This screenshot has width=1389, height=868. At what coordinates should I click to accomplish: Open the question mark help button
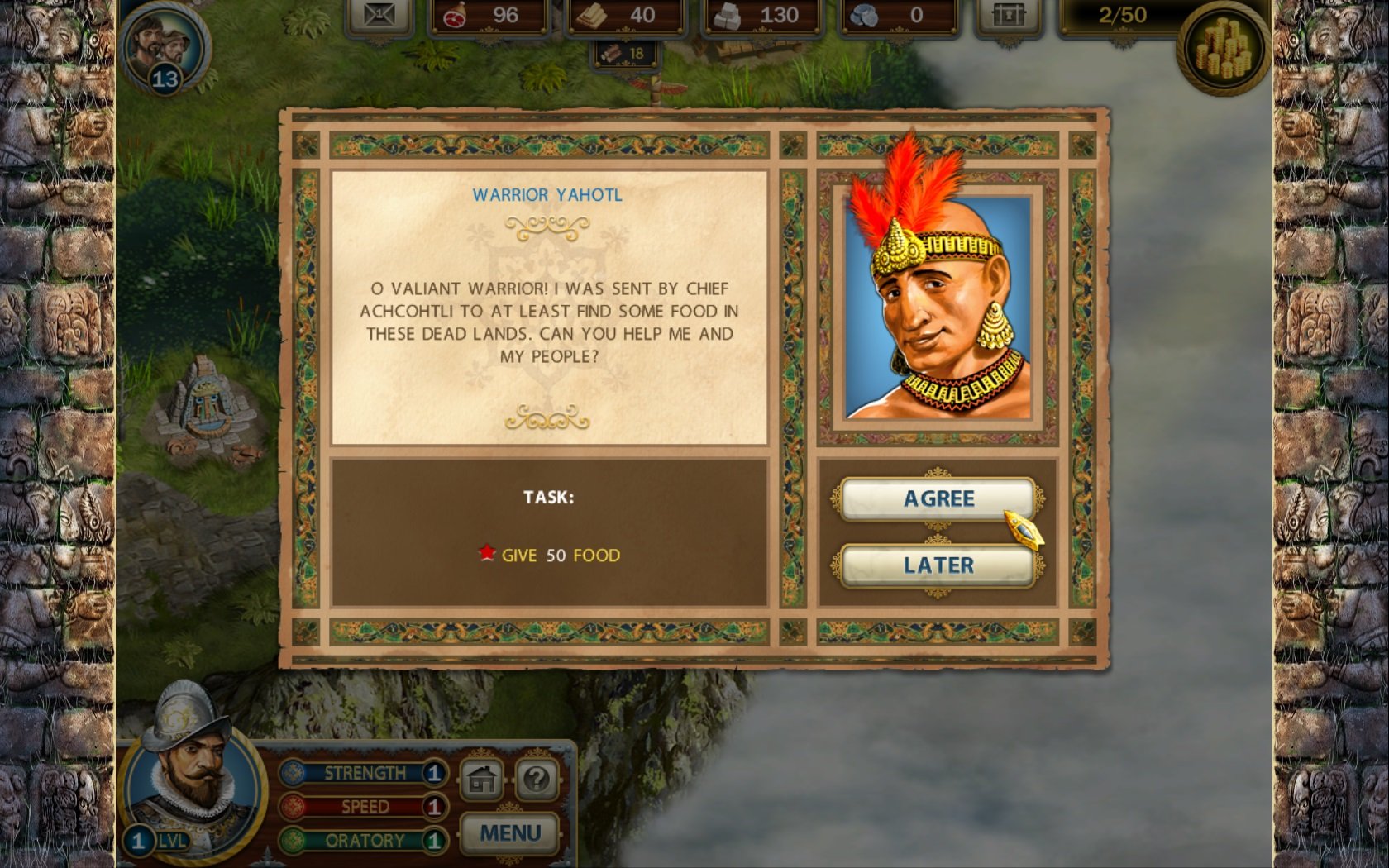point(537,779)
